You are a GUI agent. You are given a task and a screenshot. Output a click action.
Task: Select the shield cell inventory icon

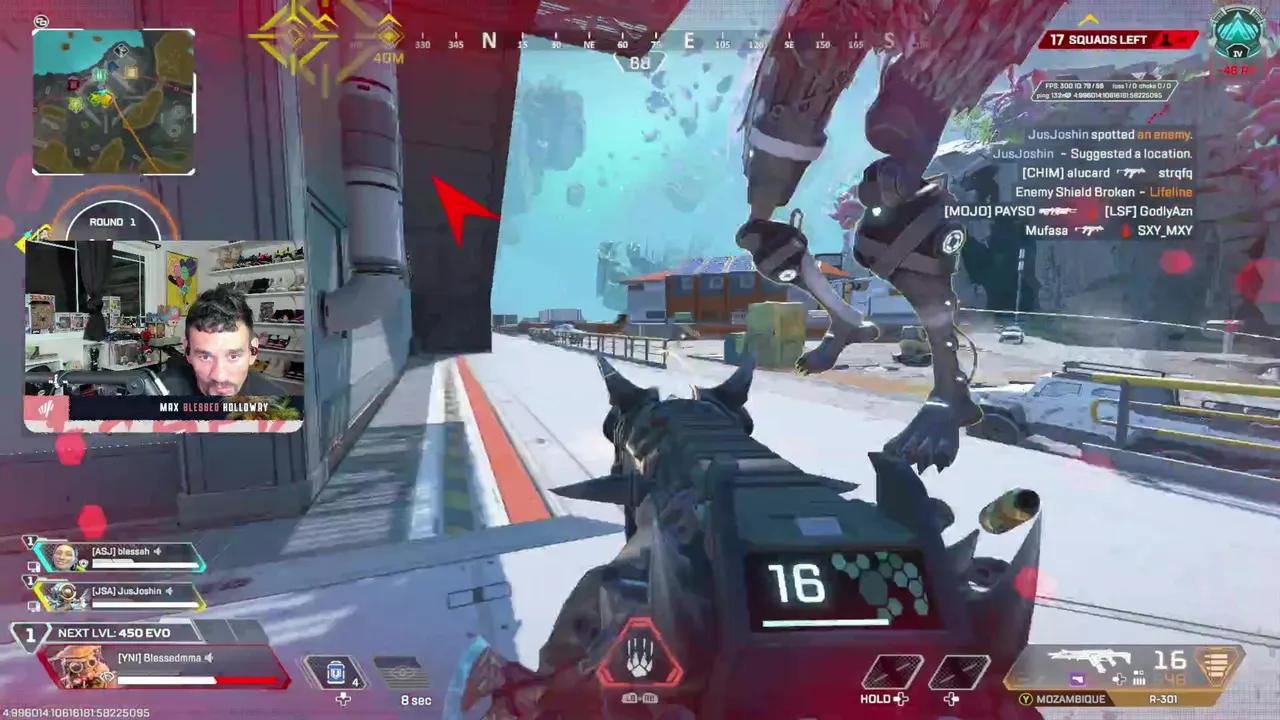click(335, 673)
